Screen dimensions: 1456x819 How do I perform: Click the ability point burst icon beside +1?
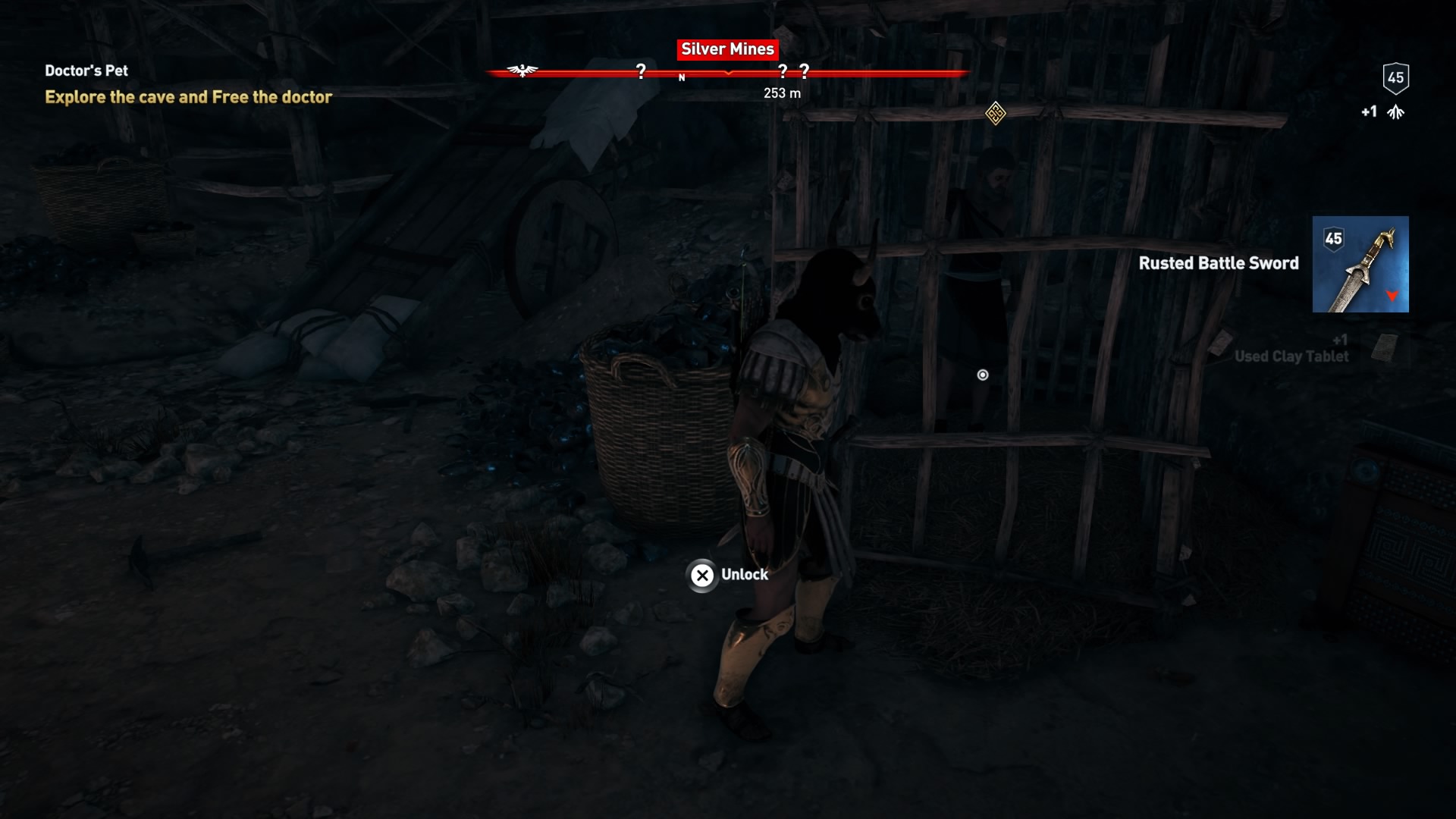(1395, 111)
